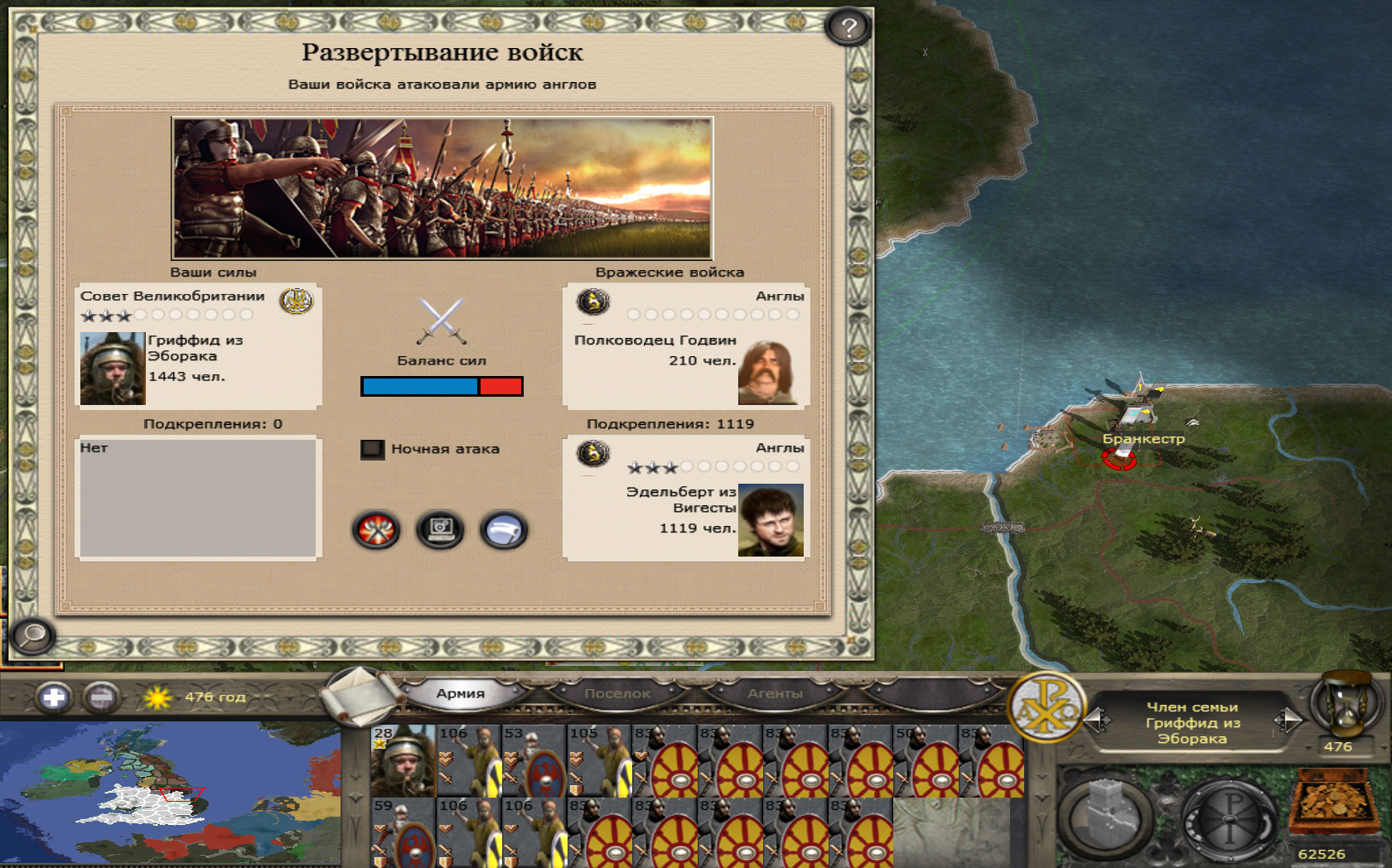Zoom in the minimap with plus
This screenshot has height=868, width=1392.
pyautogui.click(x=54, y=697)
